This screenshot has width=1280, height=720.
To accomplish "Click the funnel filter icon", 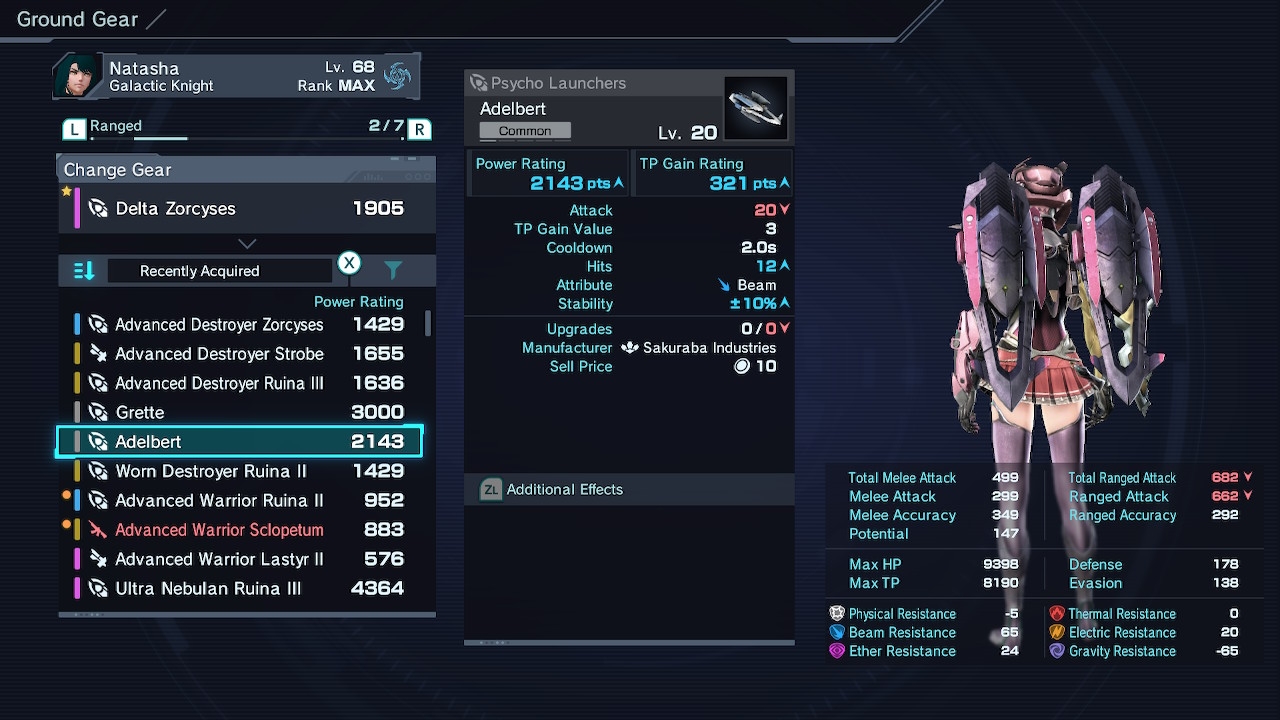I will click(393, 271).
